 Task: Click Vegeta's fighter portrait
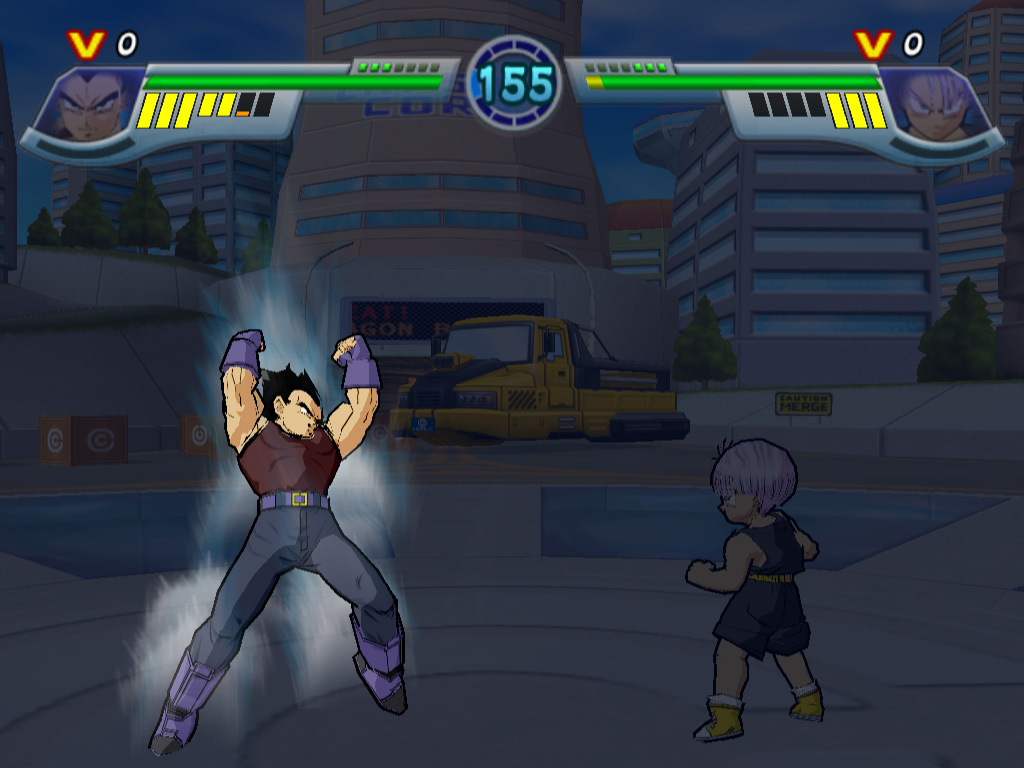[88, 106]
